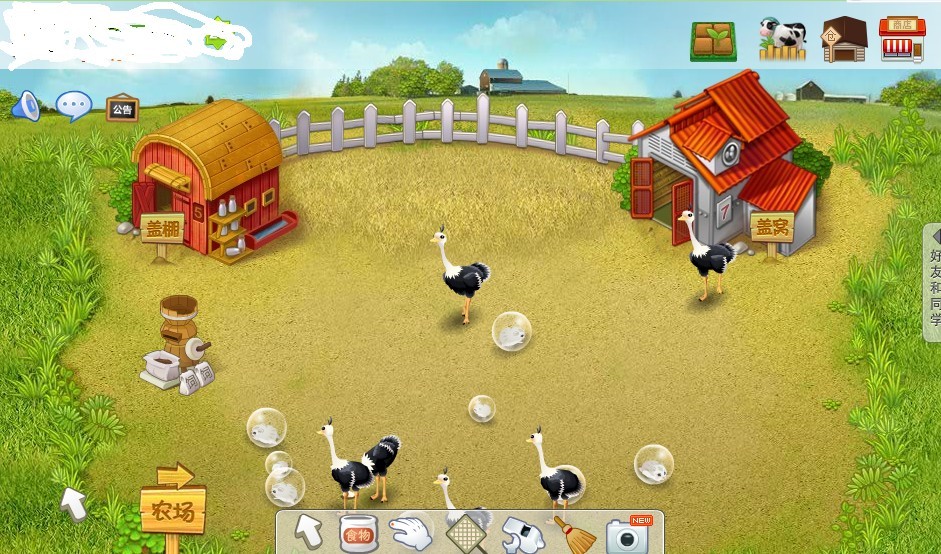Select the whistle tool
This screenshot has height=554, width=941.
[x=520, y=535]
